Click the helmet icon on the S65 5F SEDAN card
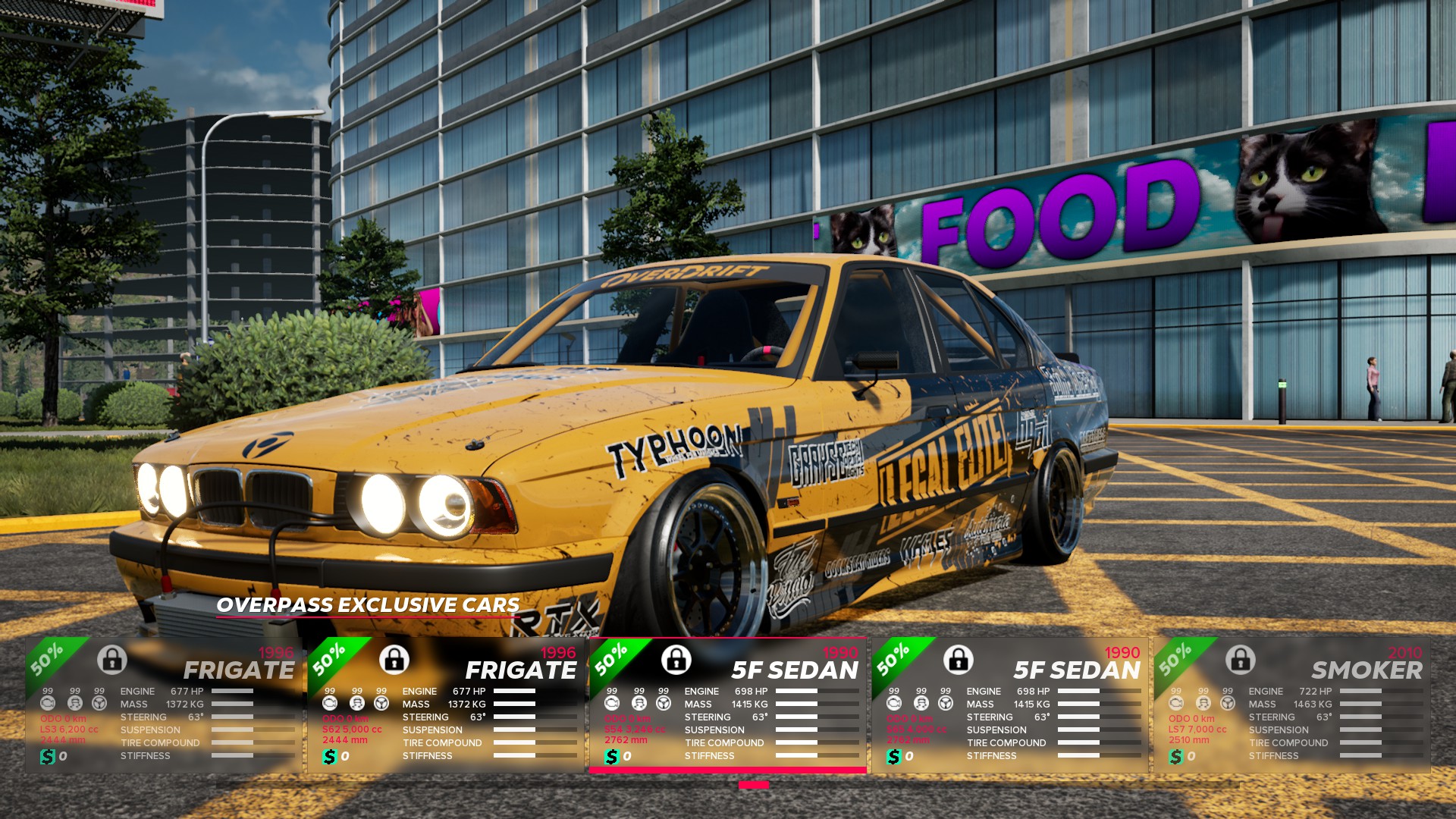Image resolution: width=1456 pixels, height=819 pixels. 921,702
